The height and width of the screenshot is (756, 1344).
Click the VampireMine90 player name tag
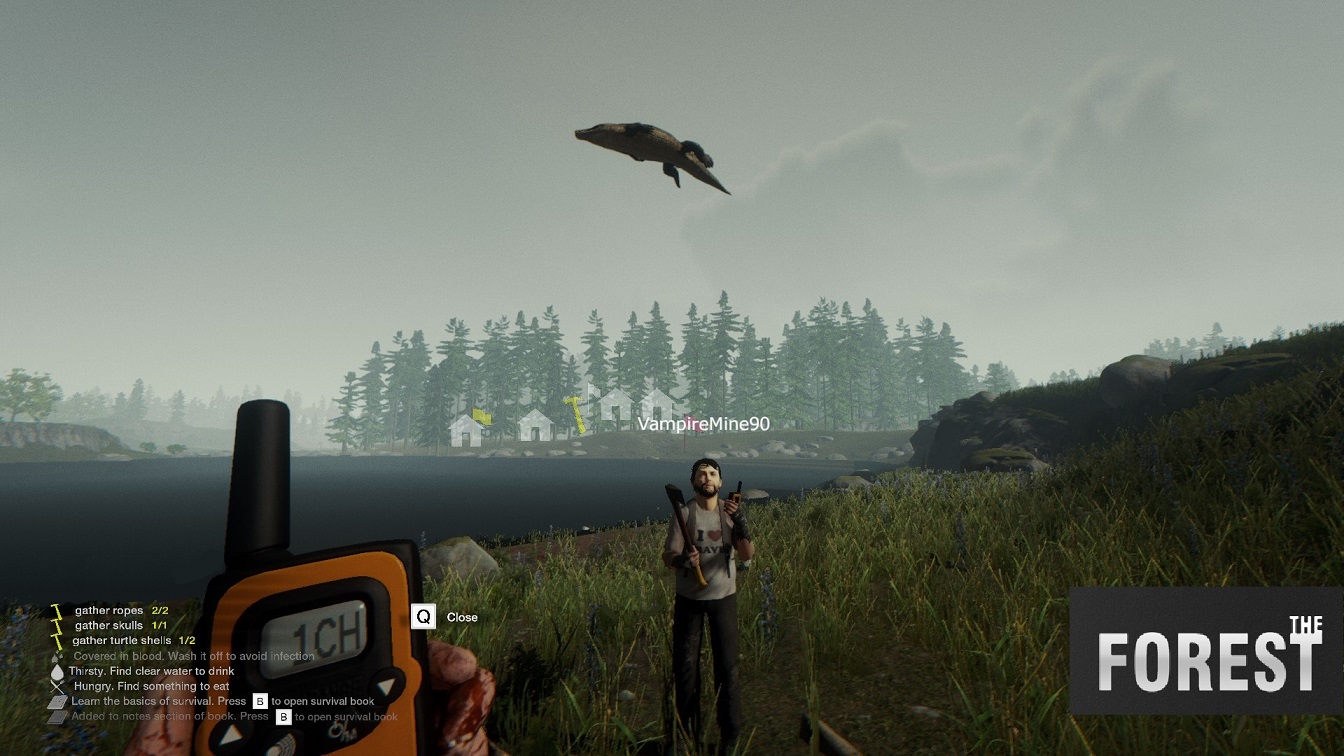click(x=704, y=424)
